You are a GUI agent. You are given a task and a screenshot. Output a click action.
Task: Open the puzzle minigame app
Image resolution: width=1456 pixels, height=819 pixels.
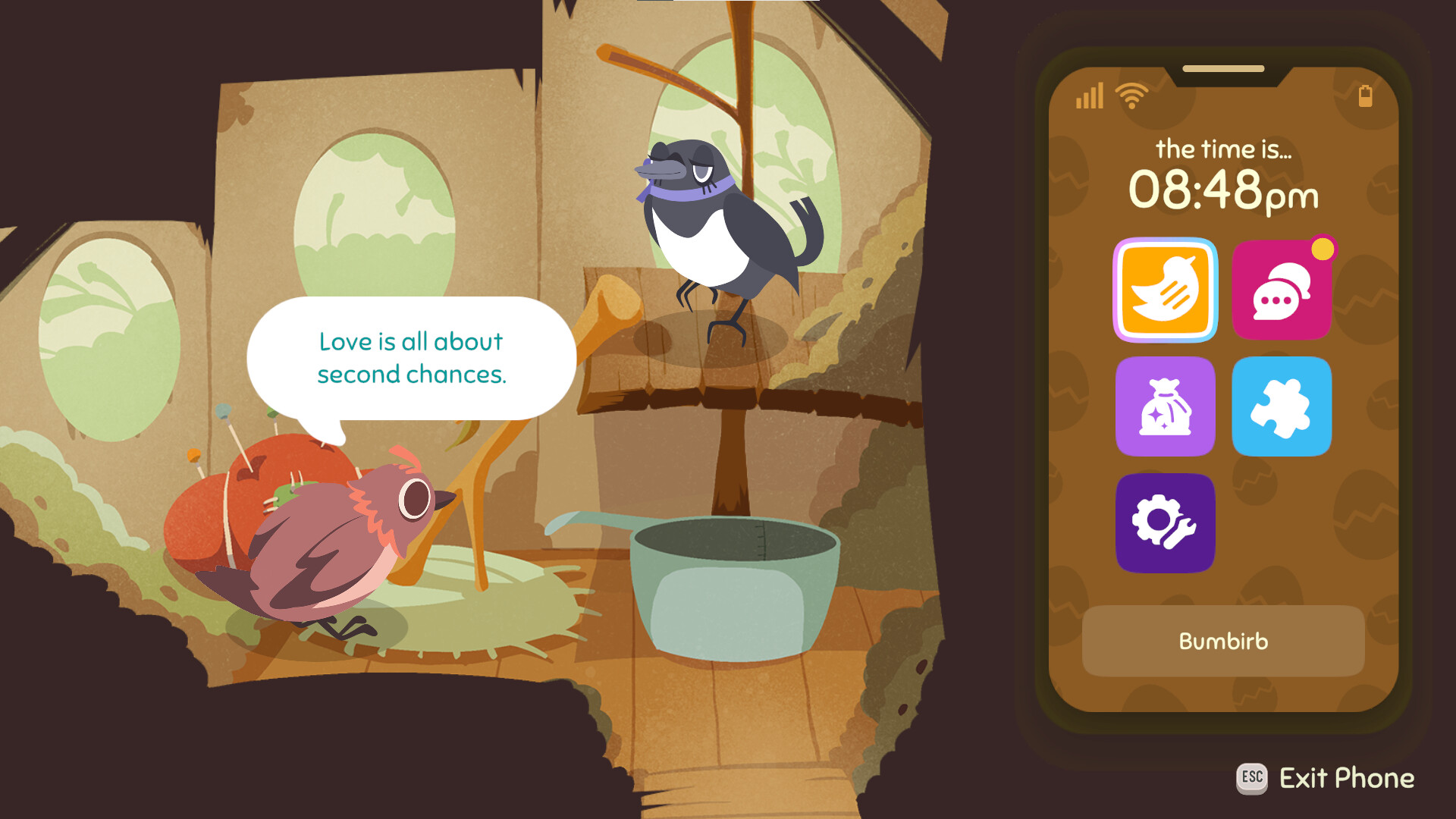coord(1282,407)
